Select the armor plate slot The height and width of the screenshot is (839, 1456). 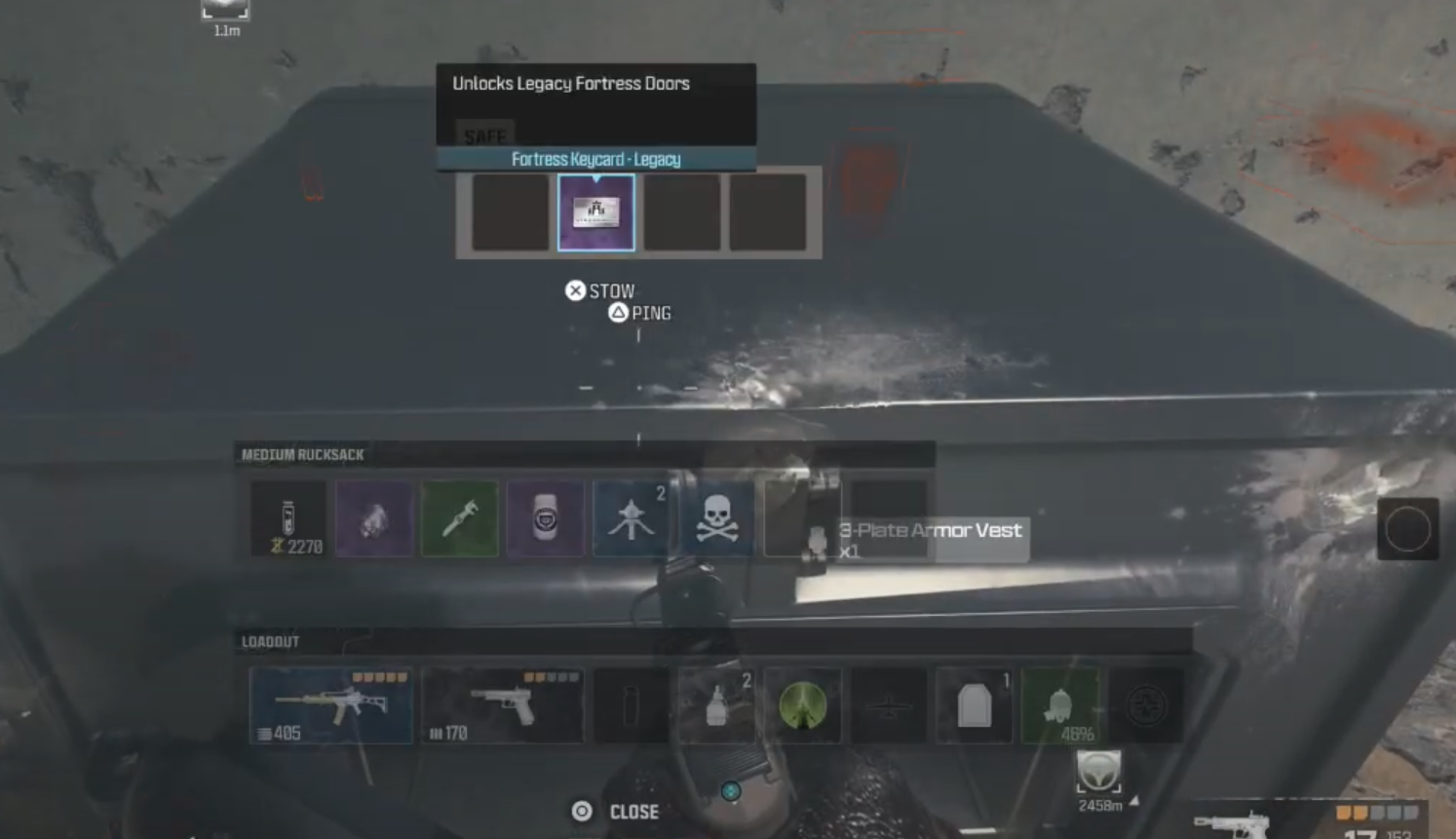[x=975, y=706]
